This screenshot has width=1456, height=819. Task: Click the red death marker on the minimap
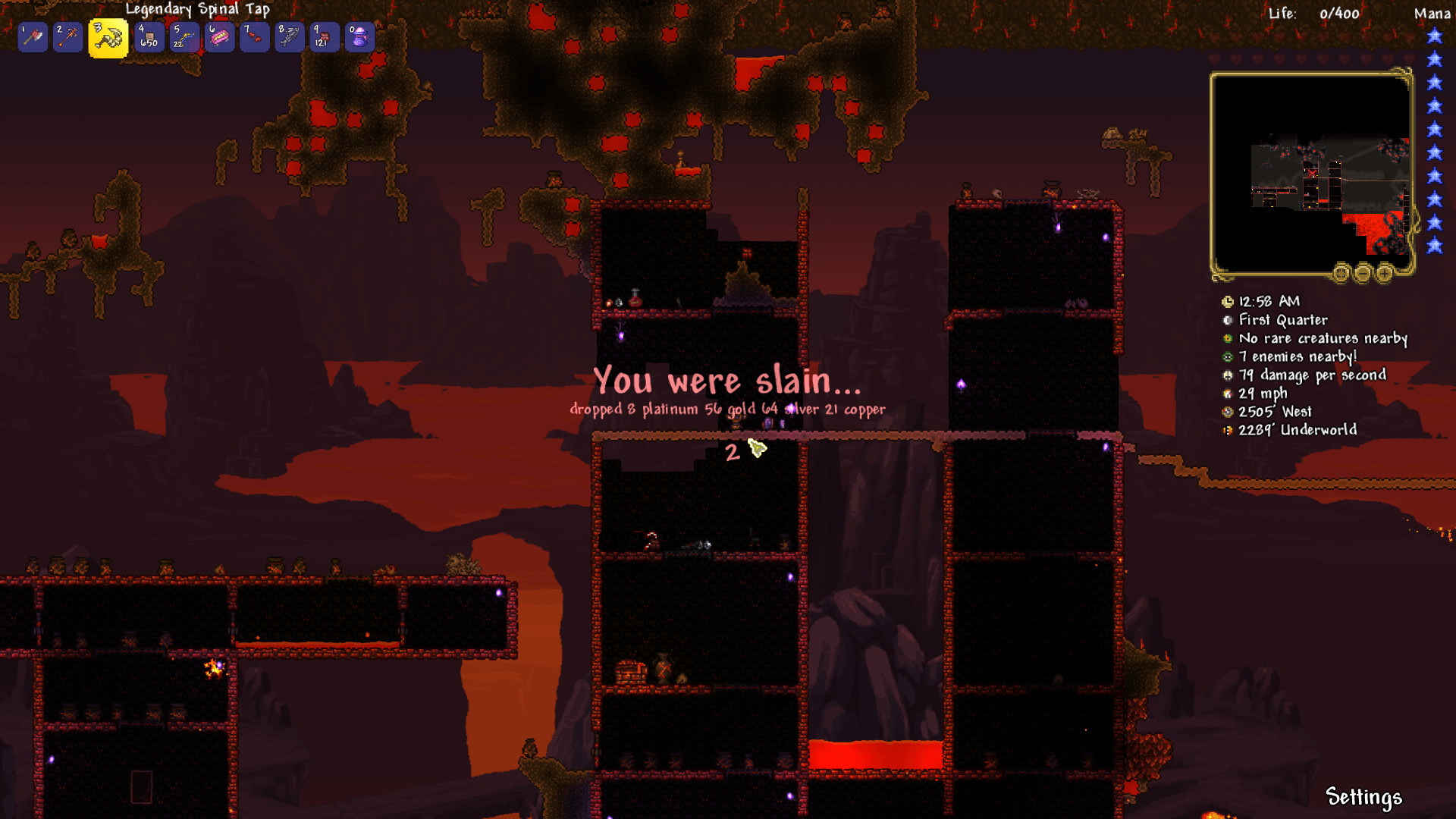[1311, 173]
